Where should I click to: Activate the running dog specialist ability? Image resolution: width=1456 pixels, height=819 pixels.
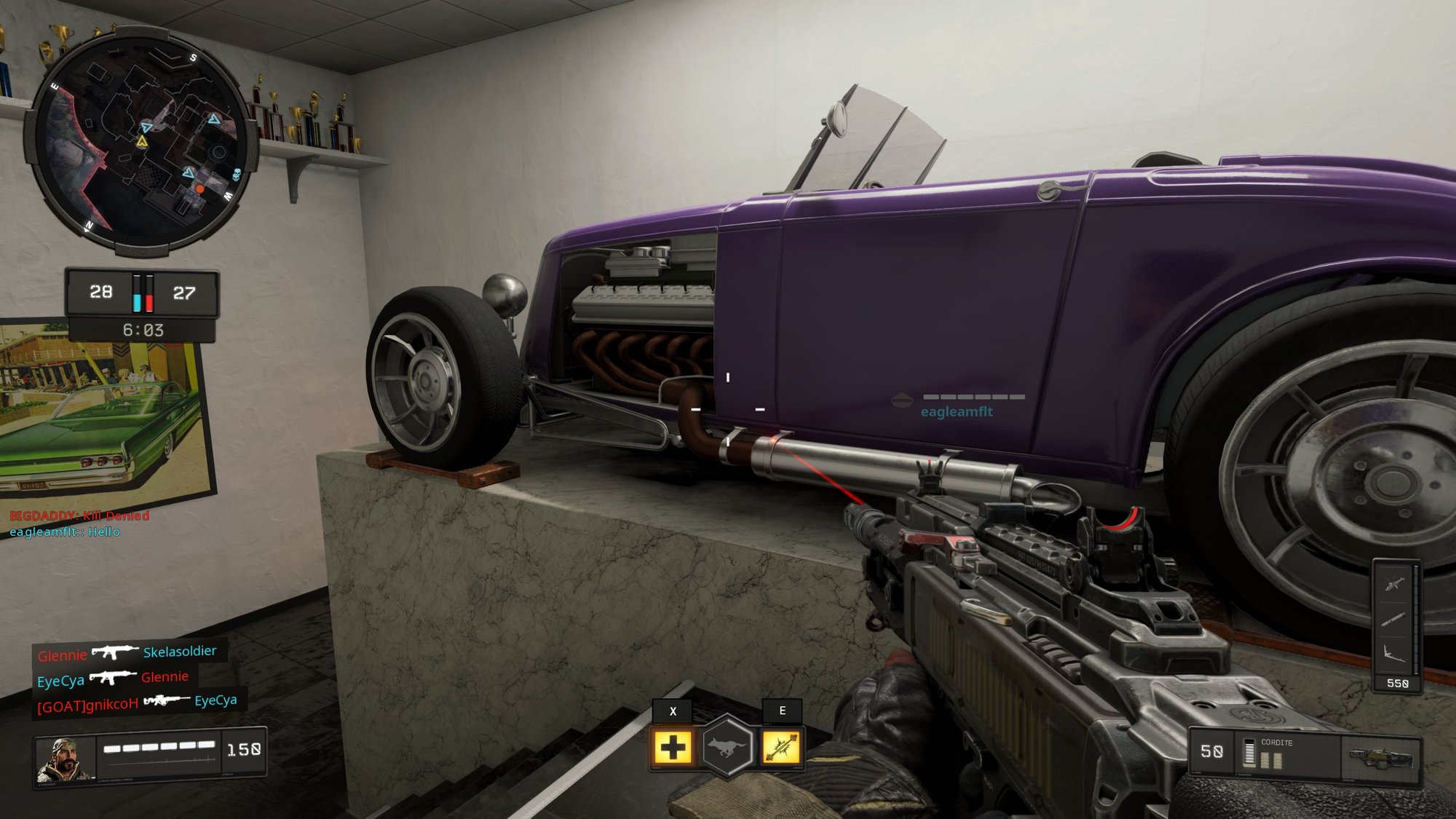[727, 747]
